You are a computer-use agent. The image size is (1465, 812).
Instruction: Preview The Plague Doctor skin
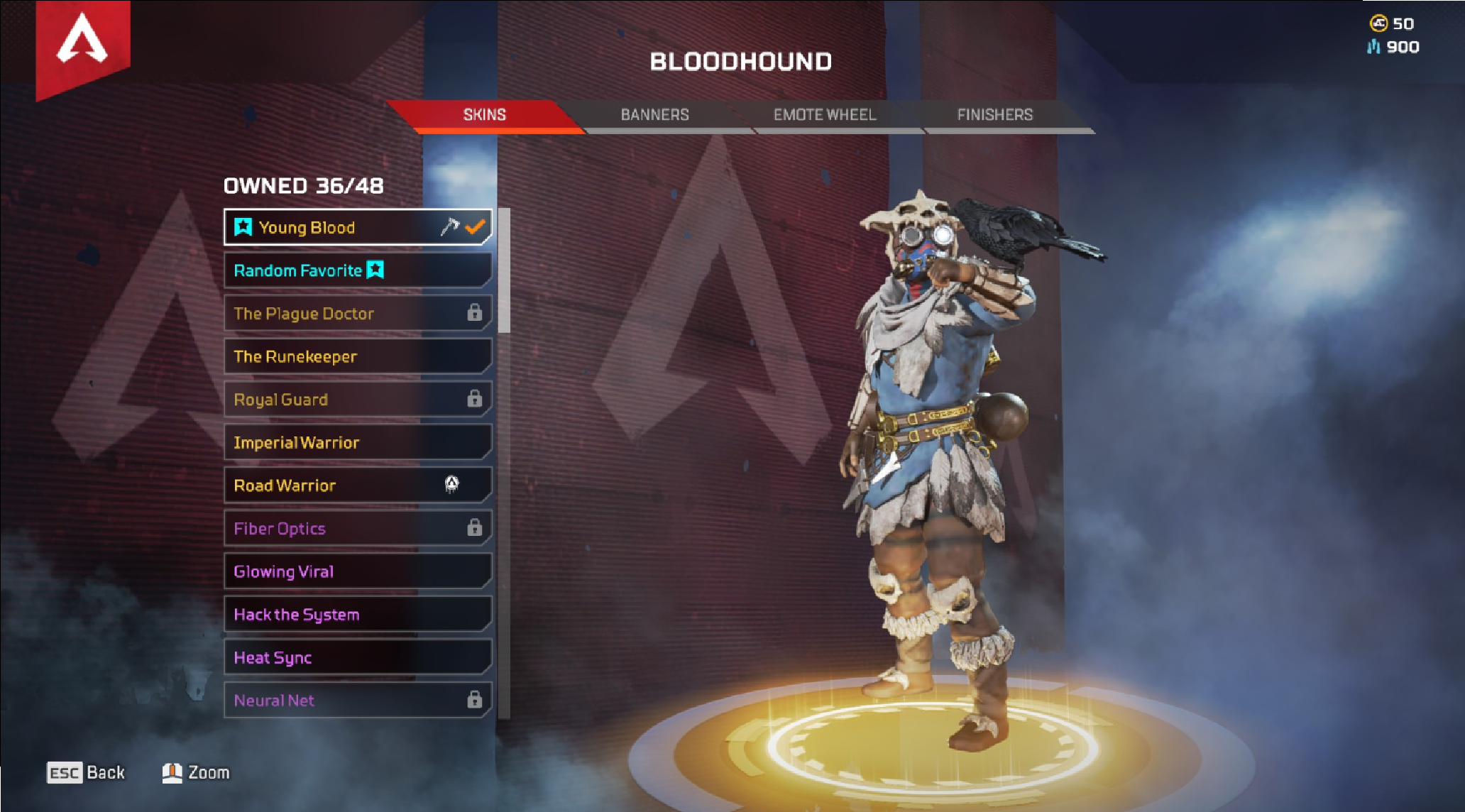(358, 314)
